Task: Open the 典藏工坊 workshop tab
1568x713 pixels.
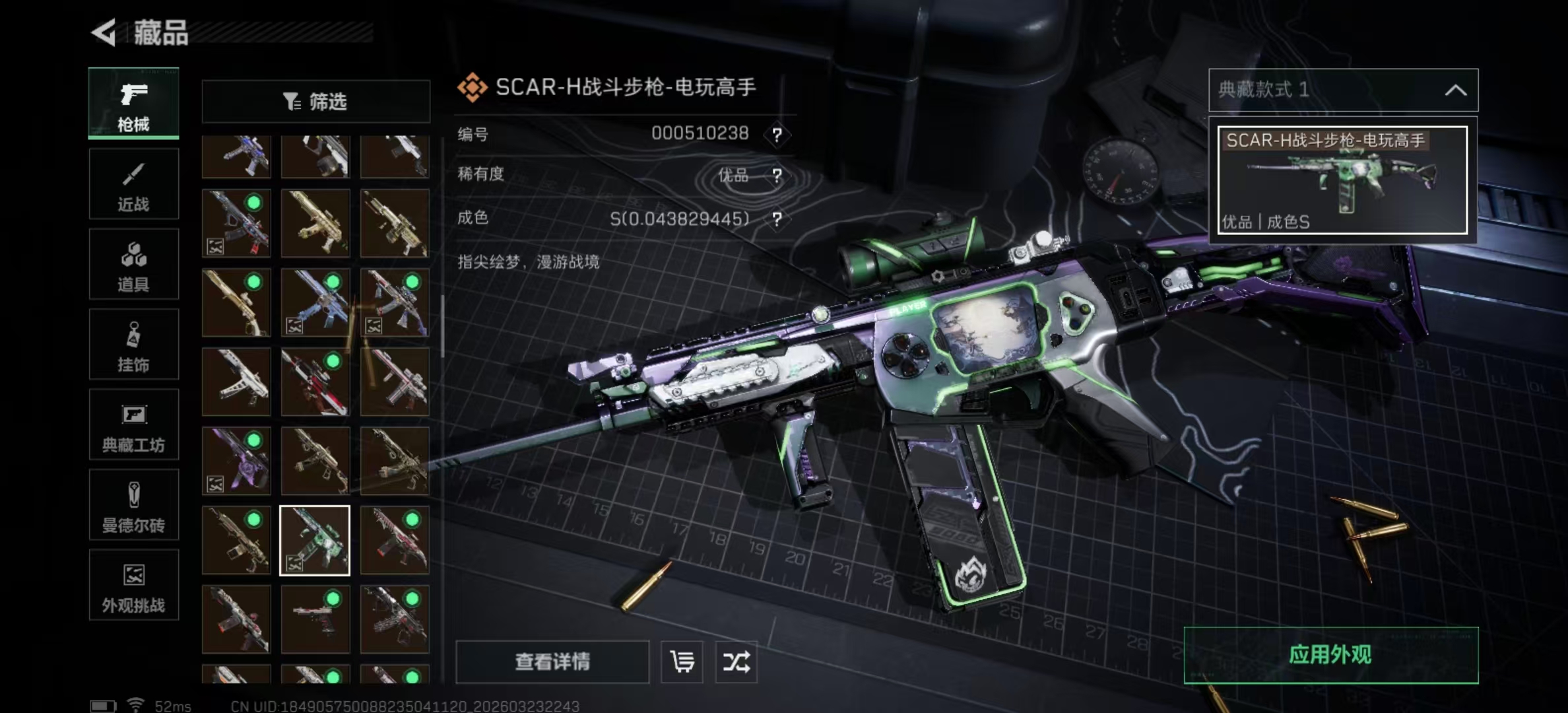Action: [x=133, y=424]
